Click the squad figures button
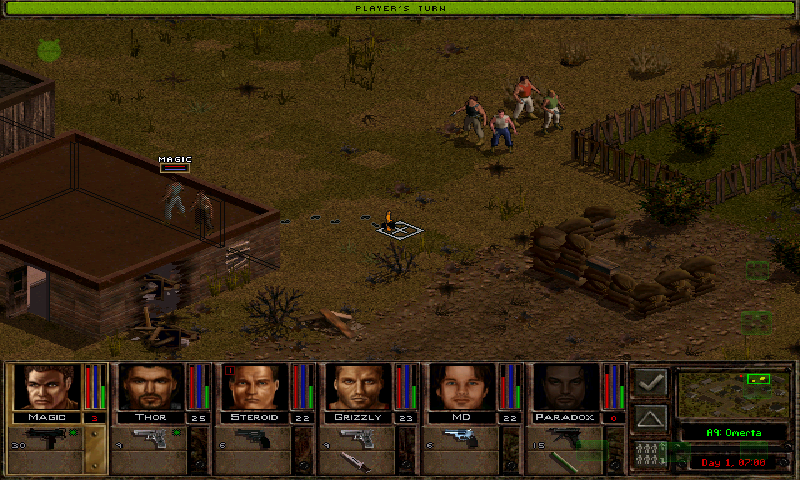 651,452
